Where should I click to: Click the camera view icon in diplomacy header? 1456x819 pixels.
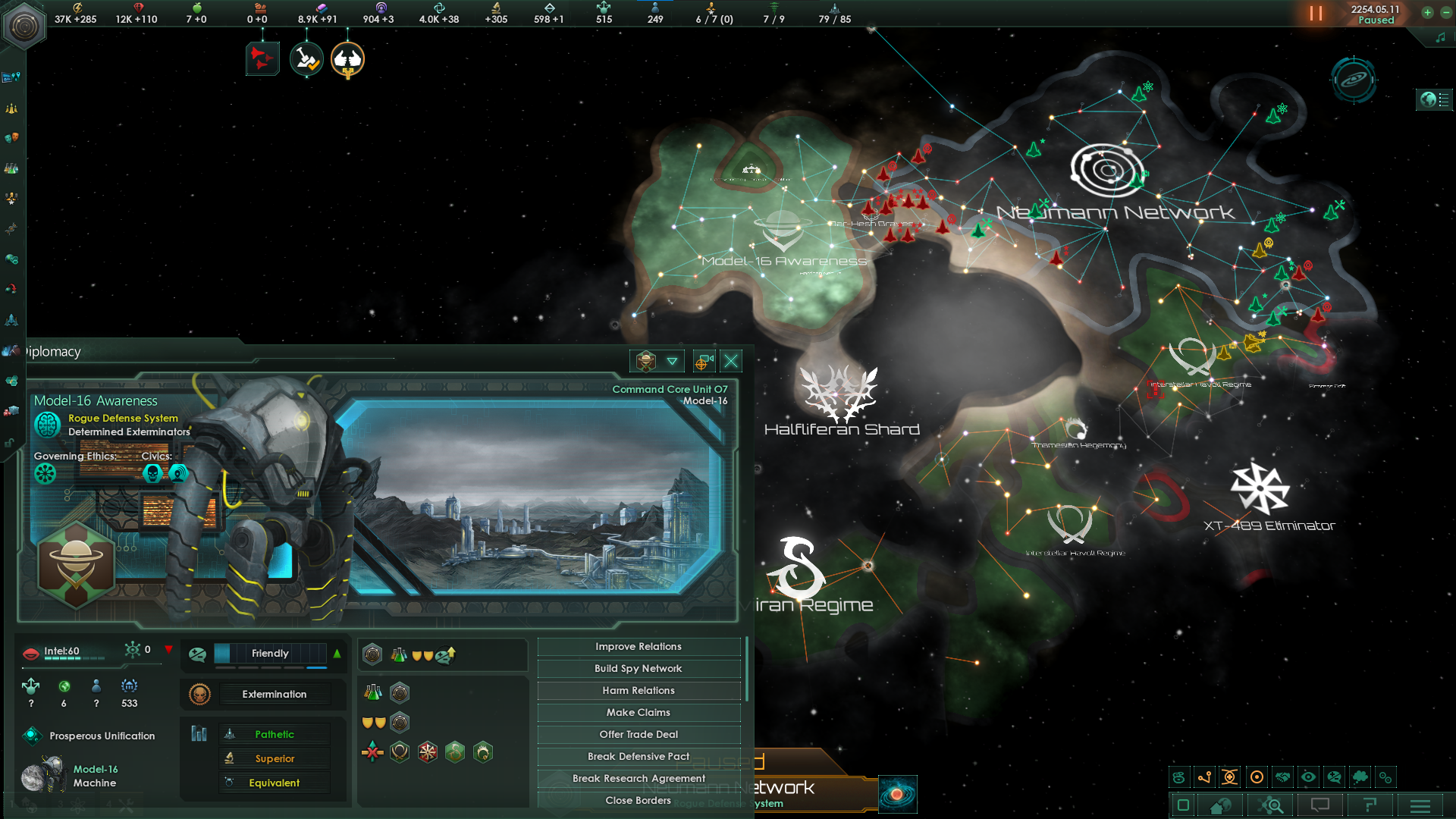[703, 362]
